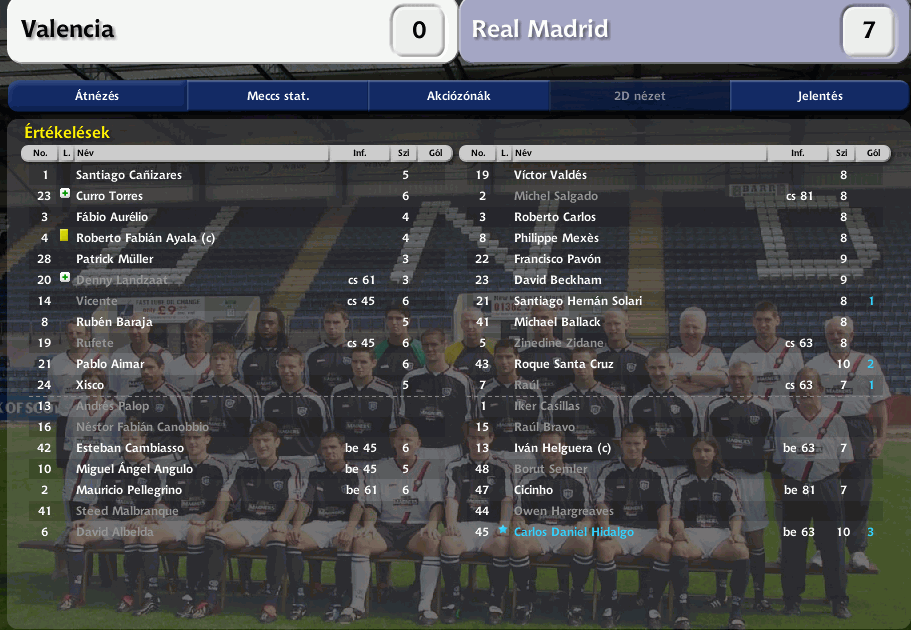
Task: Open David Beckham's player profile
Action: click(x=557, y=280)
